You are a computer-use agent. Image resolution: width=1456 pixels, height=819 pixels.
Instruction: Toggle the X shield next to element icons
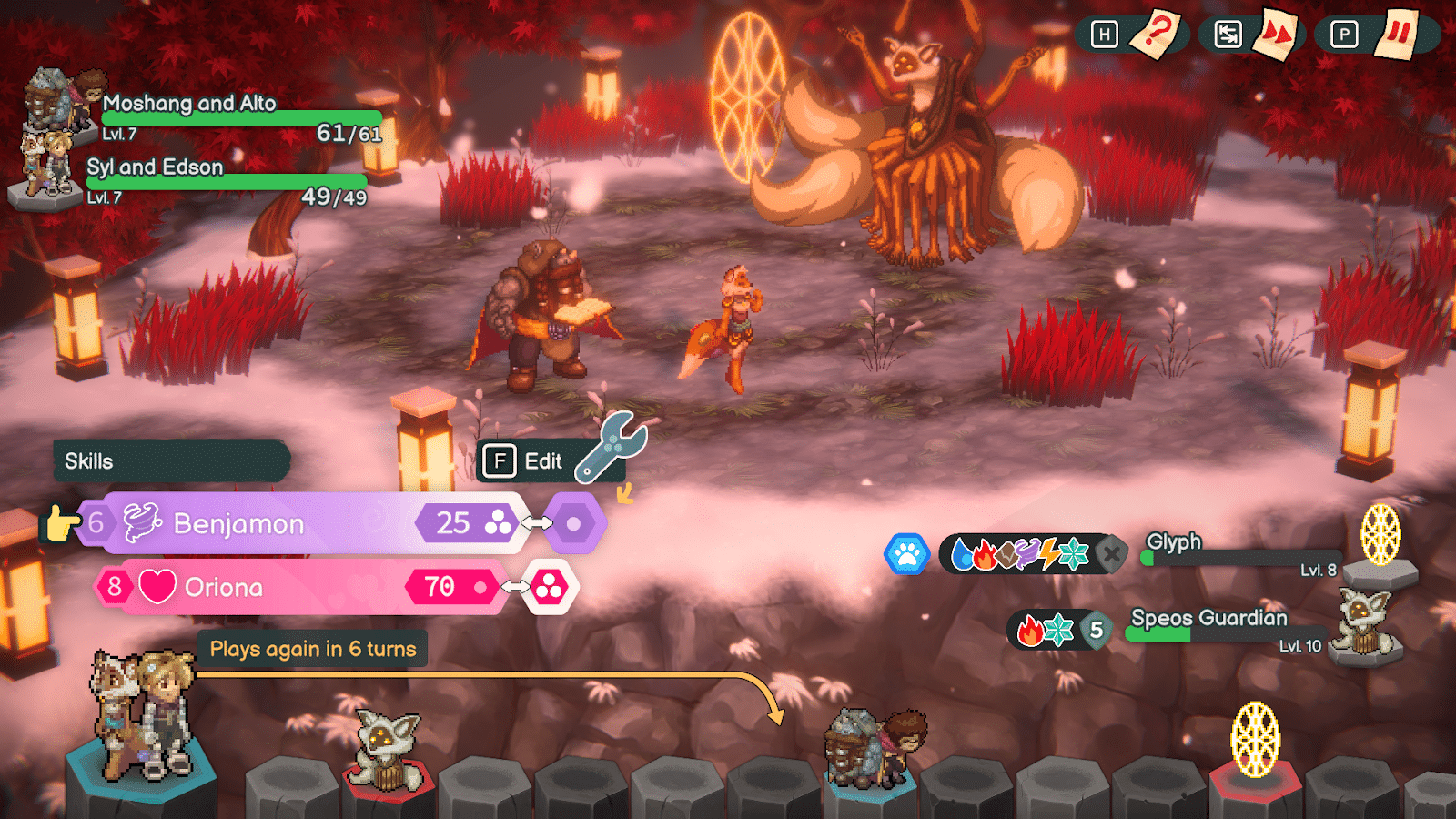(1111, 555)
